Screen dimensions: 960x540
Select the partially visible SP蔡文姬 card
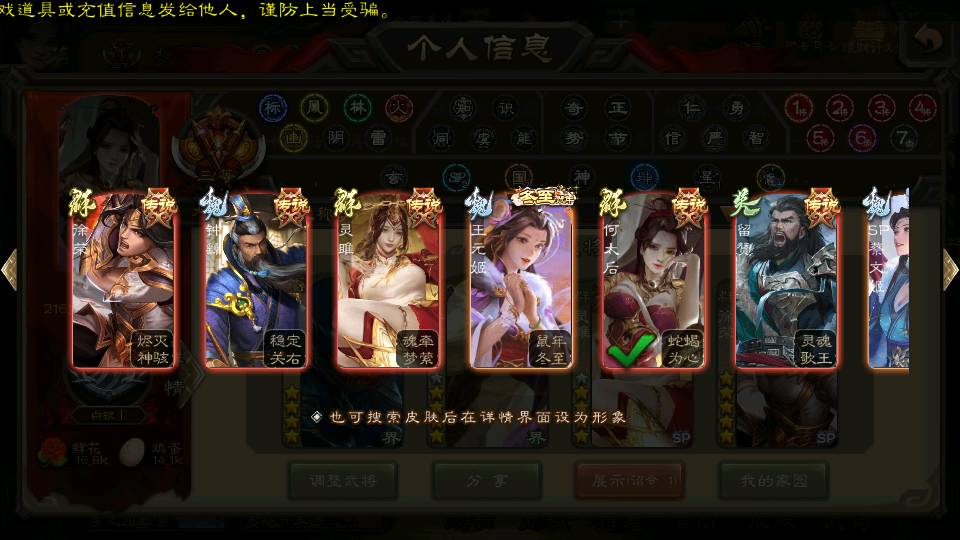click(888, 280)
